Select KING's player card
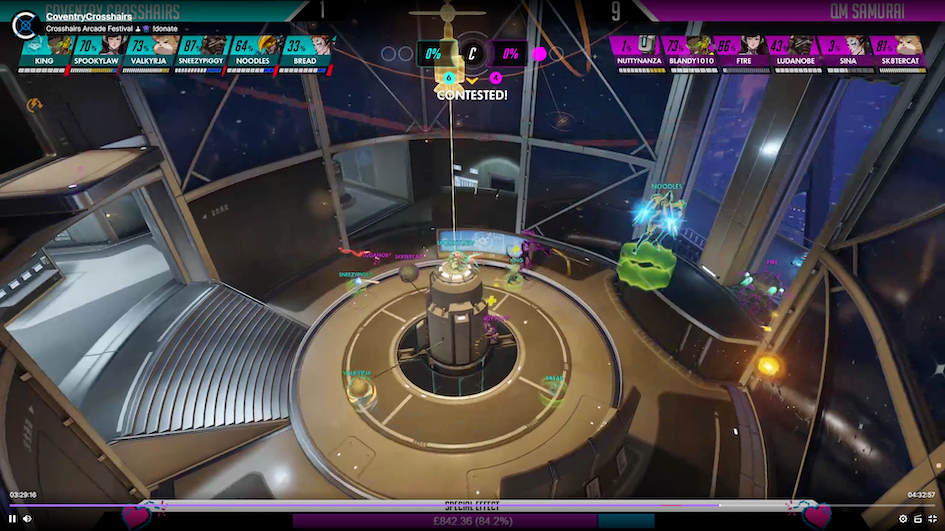Screen dimensions: 945x531 [45, 51]
